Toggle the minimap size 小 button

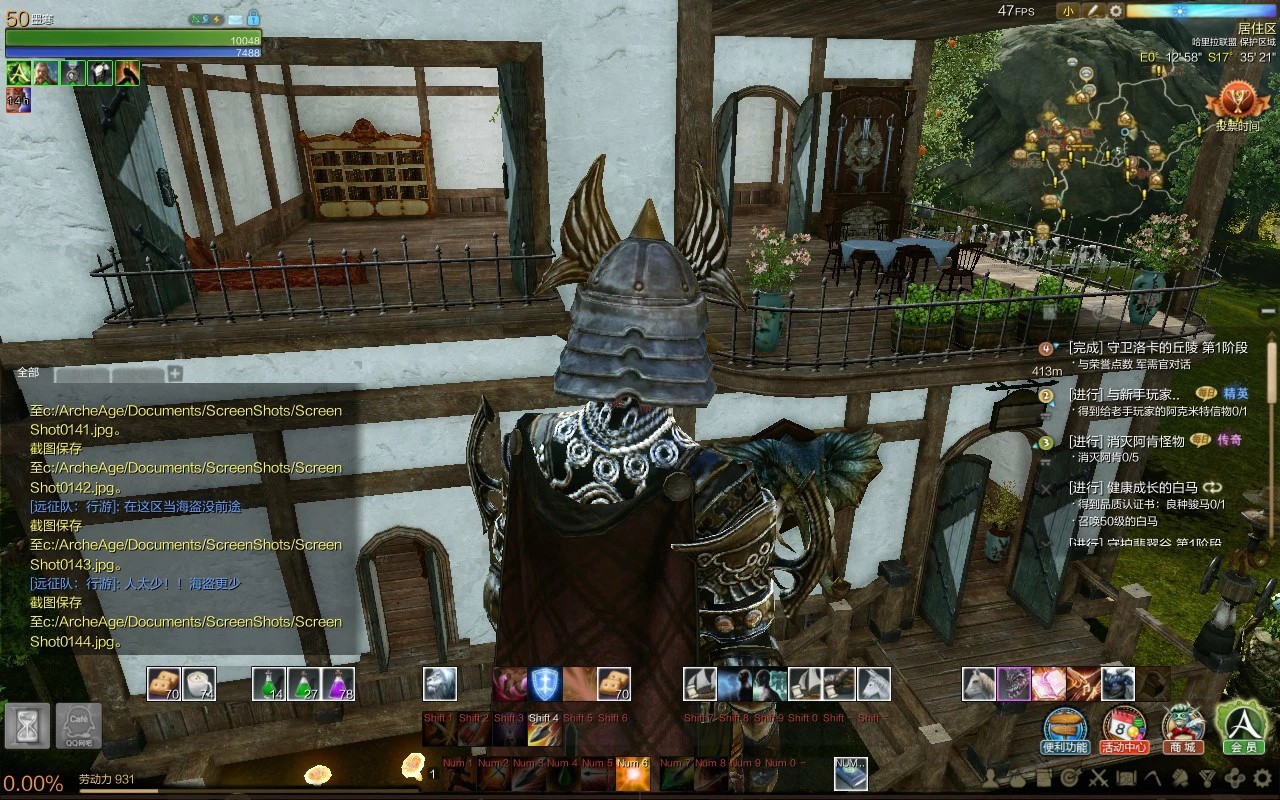click(x=1068, y=11)
